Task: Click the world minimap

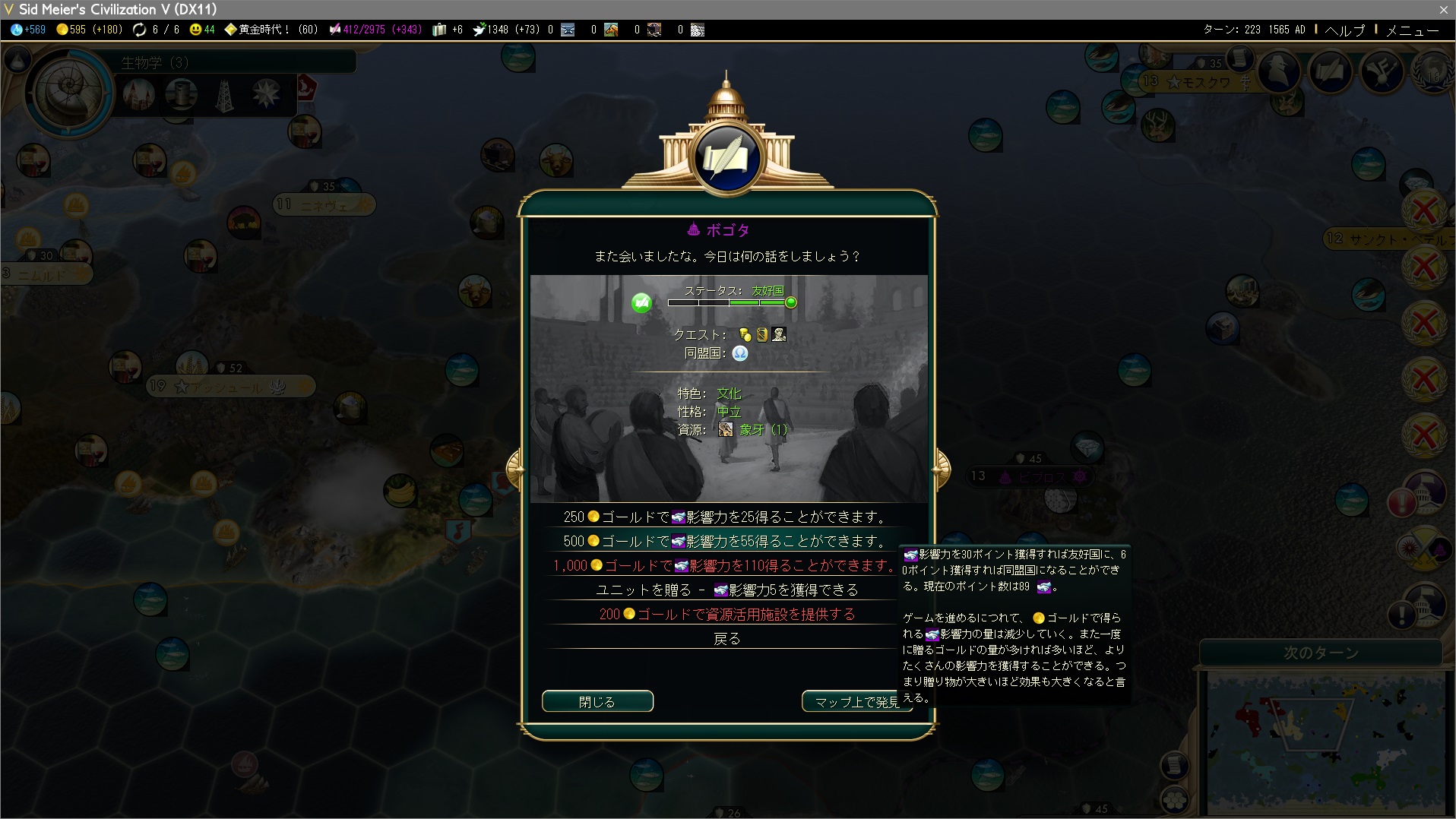Action: [x=1326, y=741]
